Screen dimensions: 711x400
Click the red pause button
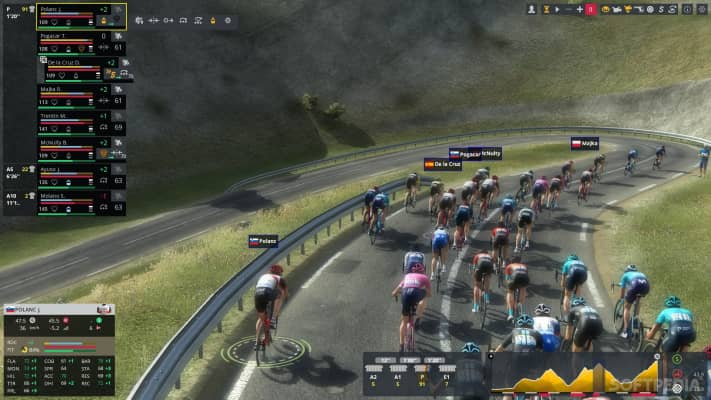tap(591, 9)
